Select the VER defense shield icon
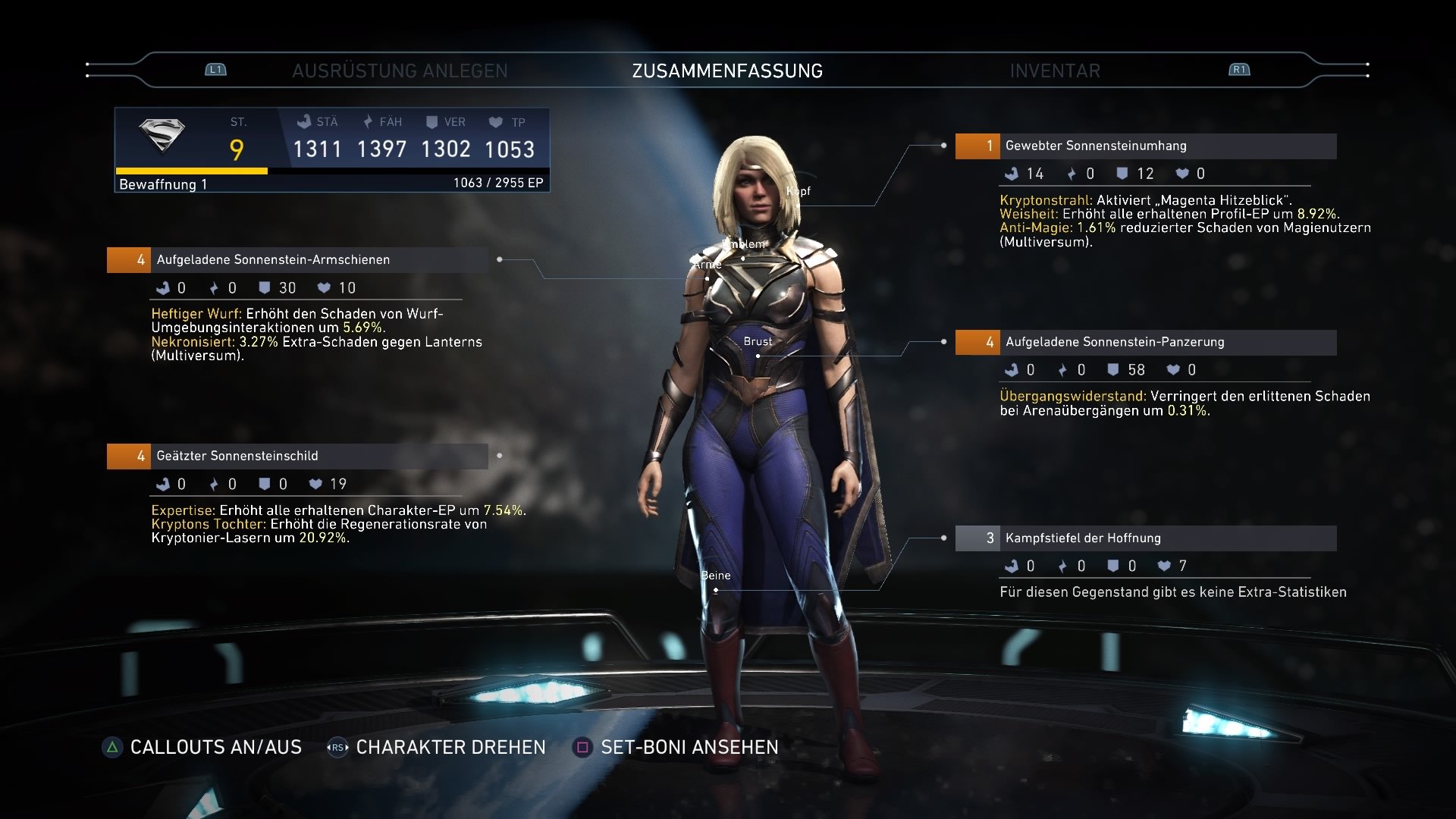This screenshot has width=1456, height=819. point(432,121)
